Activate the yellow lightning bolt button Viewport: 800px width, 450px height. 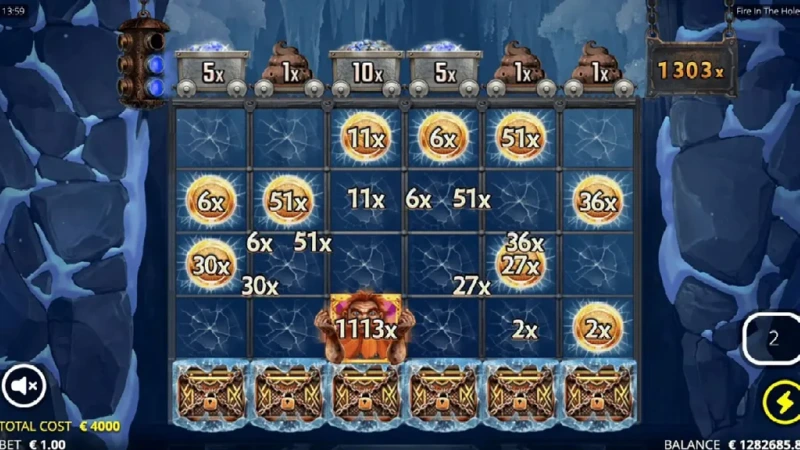(x=778, y=403)
